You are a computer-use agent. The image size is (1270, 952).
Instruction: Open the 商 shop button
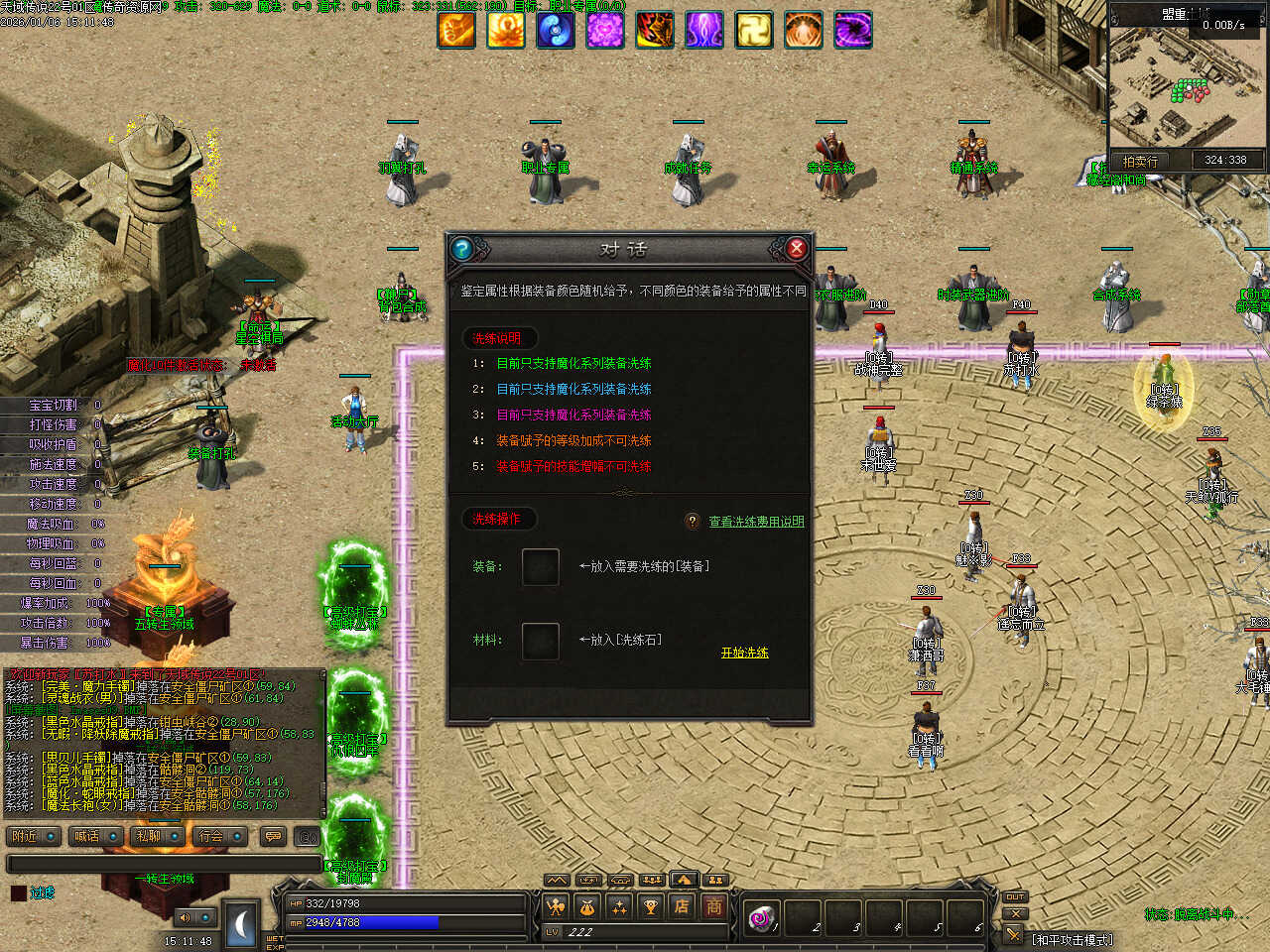click(x=713, y=905)
